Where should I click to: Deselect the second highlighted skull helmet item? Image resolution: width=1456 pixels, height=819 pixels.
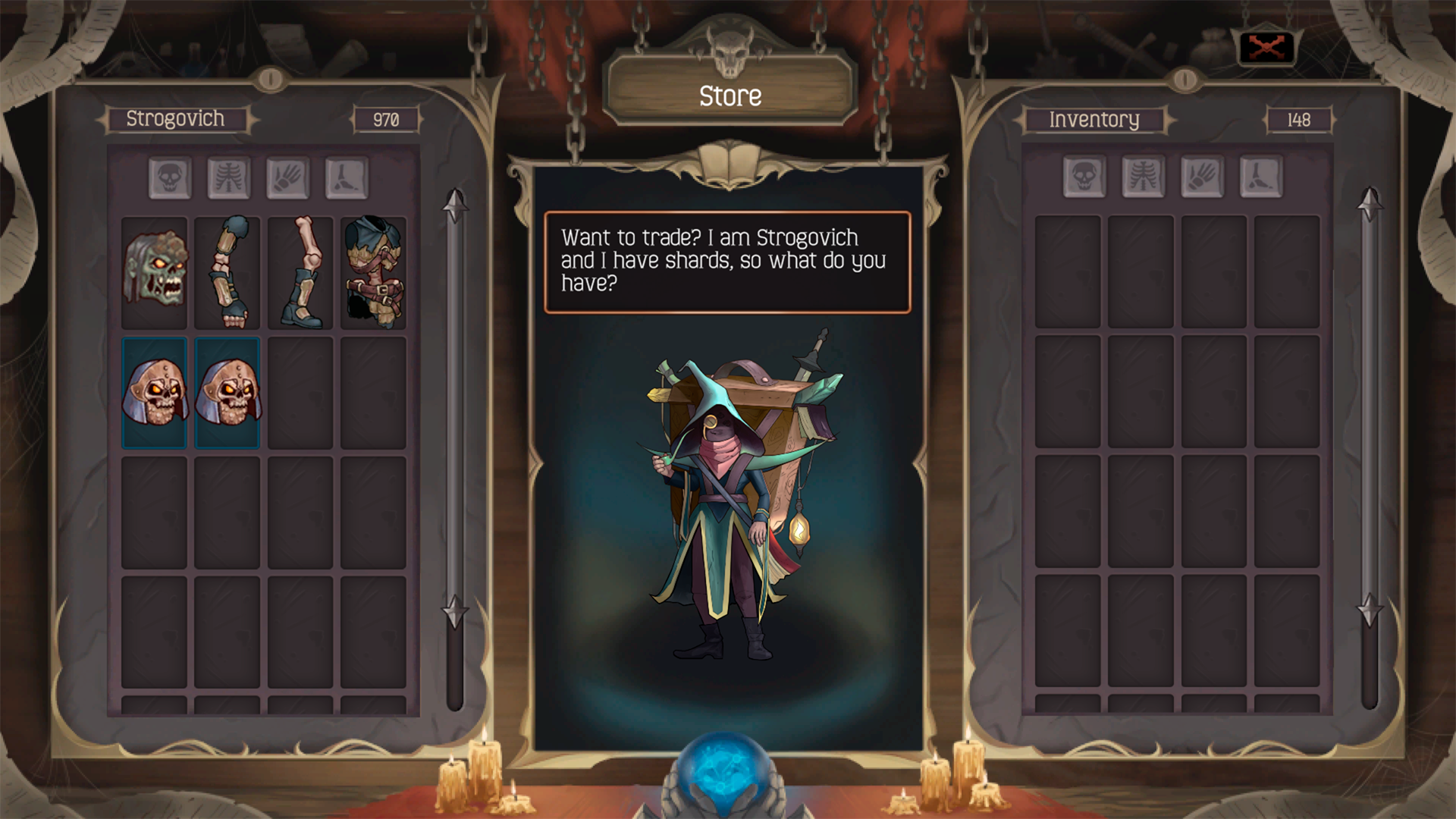(227, 391)
